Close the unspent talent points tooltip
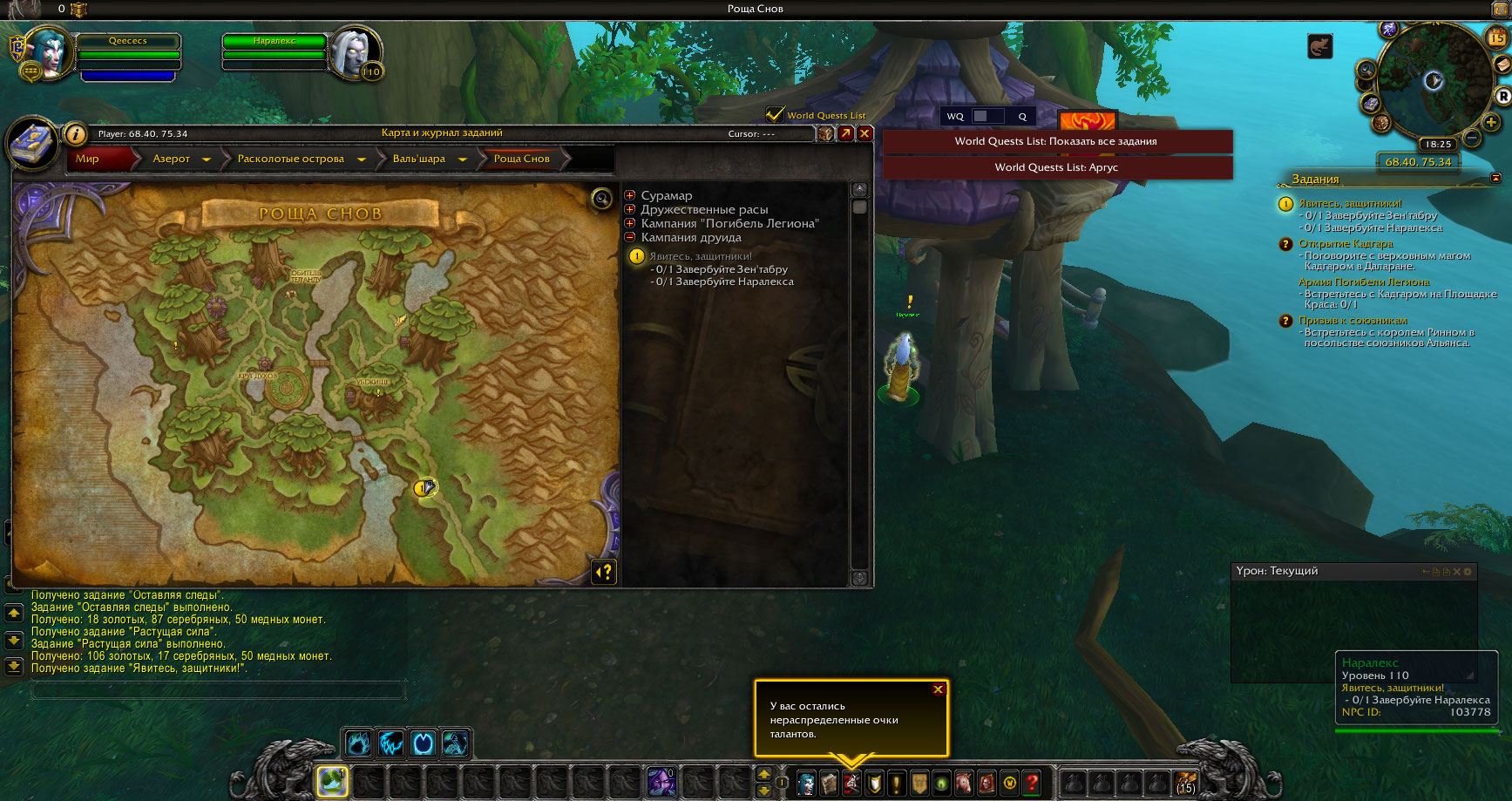 coord(939,689)
